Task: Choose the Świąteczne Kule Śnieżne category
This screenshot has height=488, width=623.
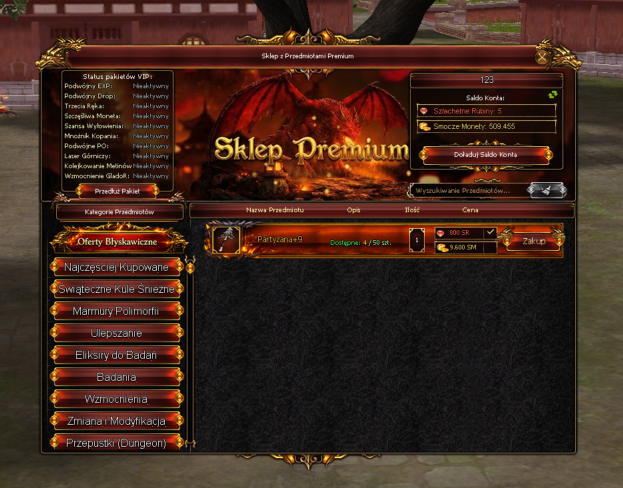Action: [x=118, y=289]
